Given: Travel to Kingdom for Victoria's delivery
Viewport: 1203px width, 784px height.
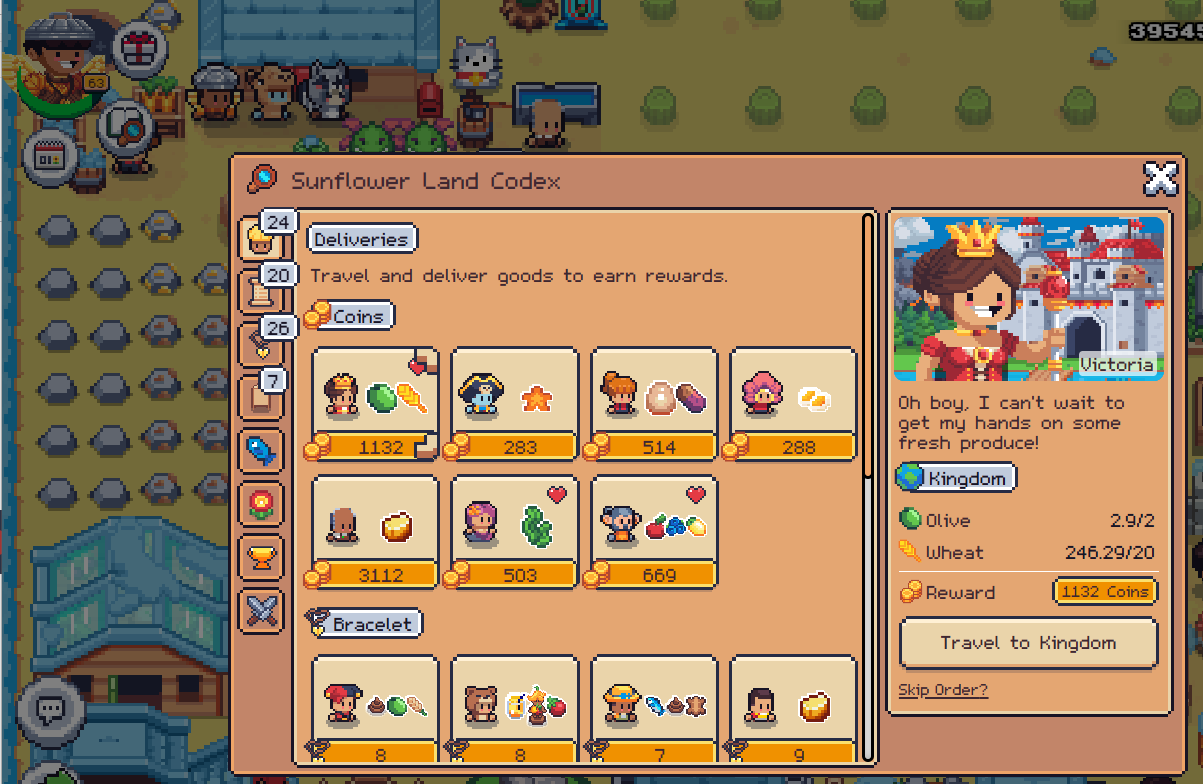Looking at the screenshot, I should click(x=1028, y=643).
